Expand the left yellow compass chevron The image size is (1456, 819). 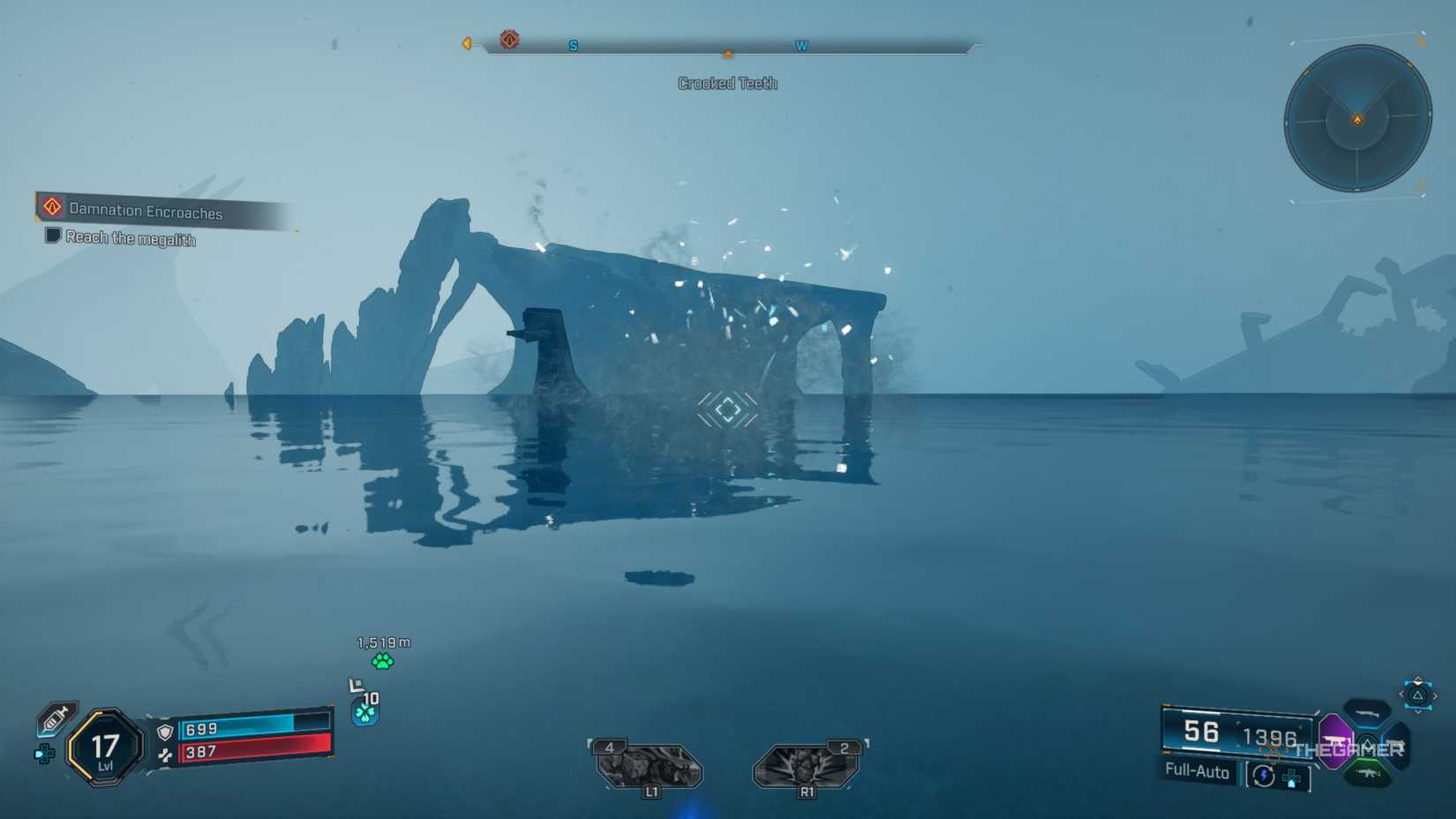point(467,43)
